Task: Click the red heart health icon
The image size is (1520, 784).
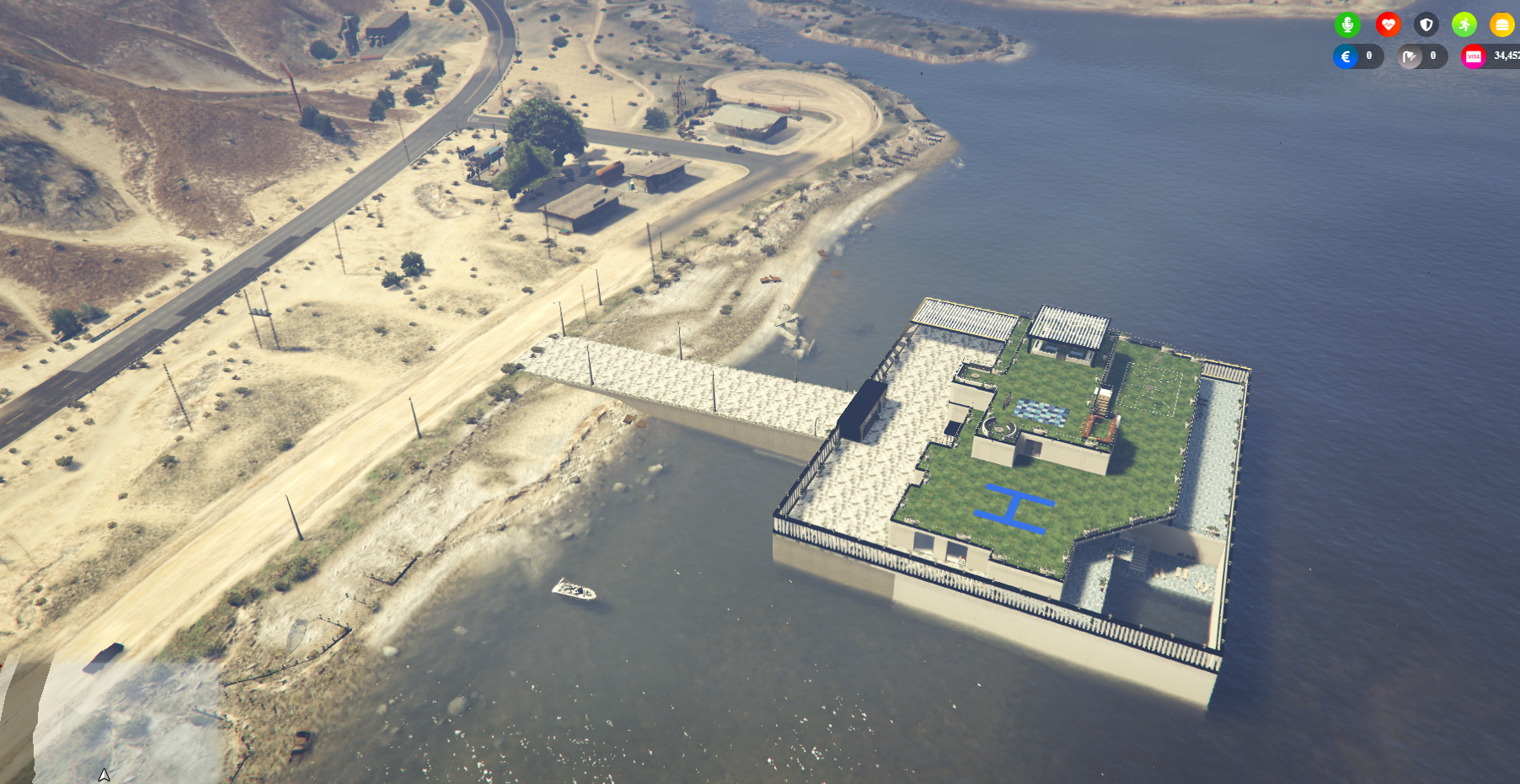Action: [1388, 24]
